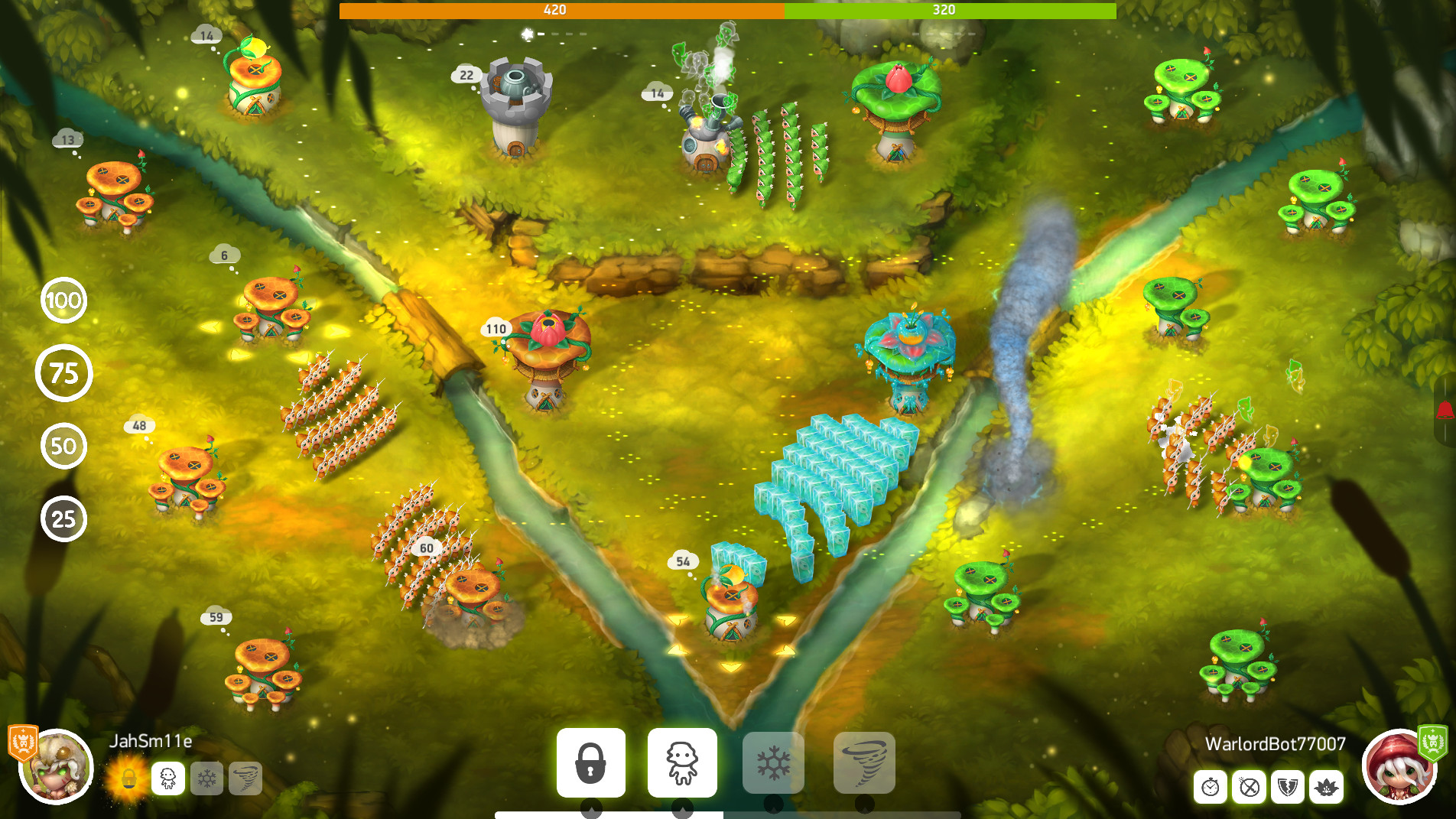
Task: Switch troop strength to 50 percent
Action: pyautogui.click(x=64, y=446)
